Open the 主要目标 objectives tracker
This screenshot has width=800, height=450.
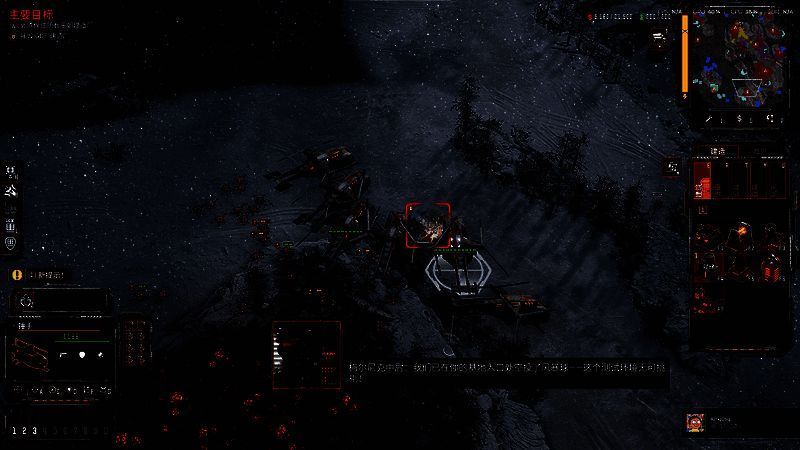pos(30,15)
